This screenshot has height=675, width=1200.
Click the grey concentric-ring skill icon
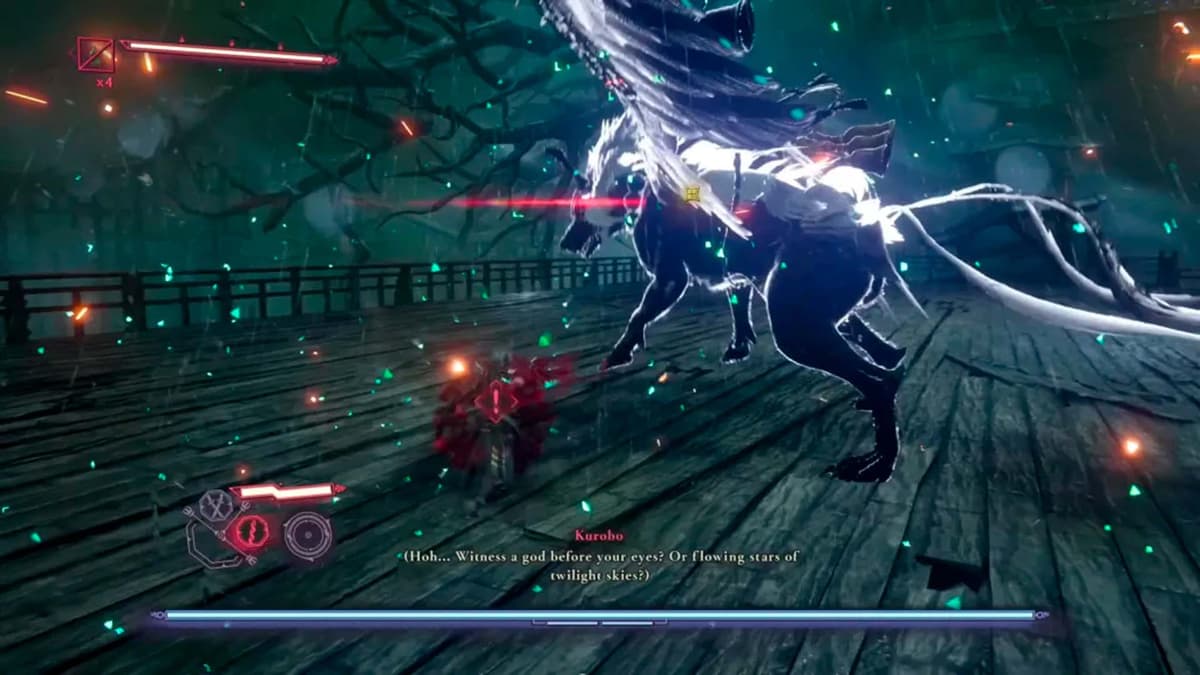tap(307, 535)
